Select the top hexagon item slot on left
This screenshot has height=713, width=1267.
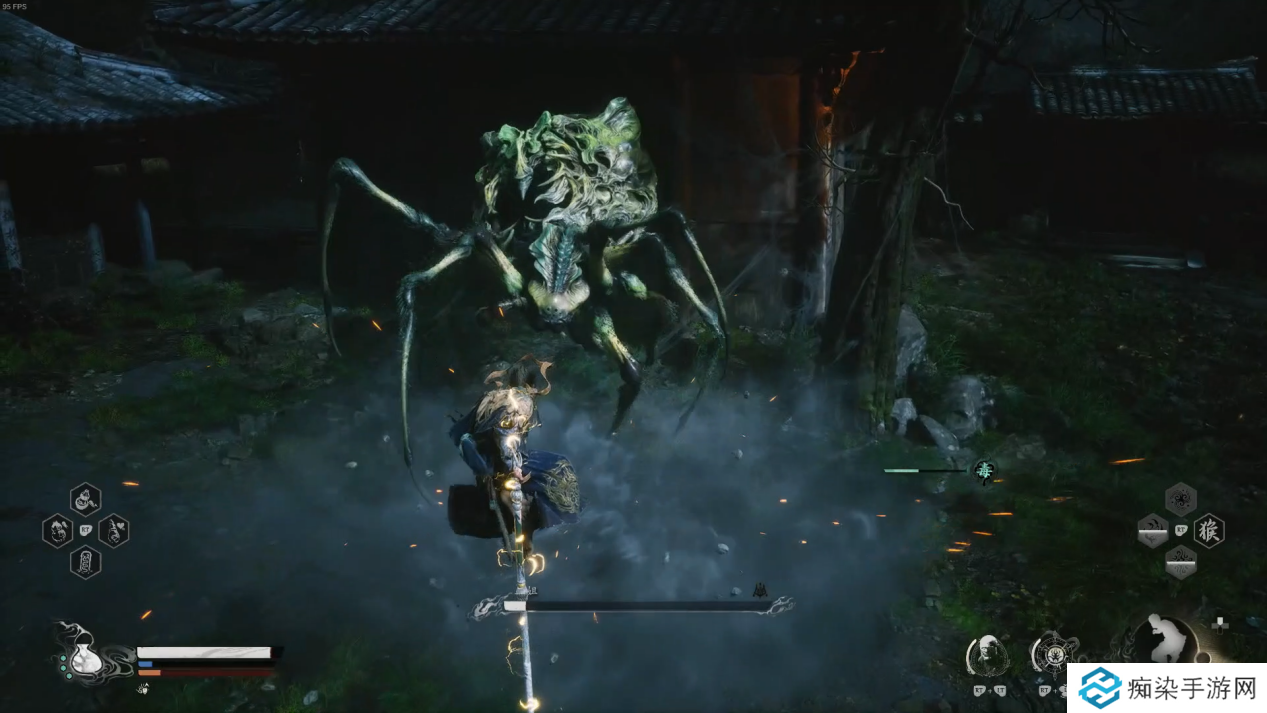pyautogui.click(x=85, y=498)
